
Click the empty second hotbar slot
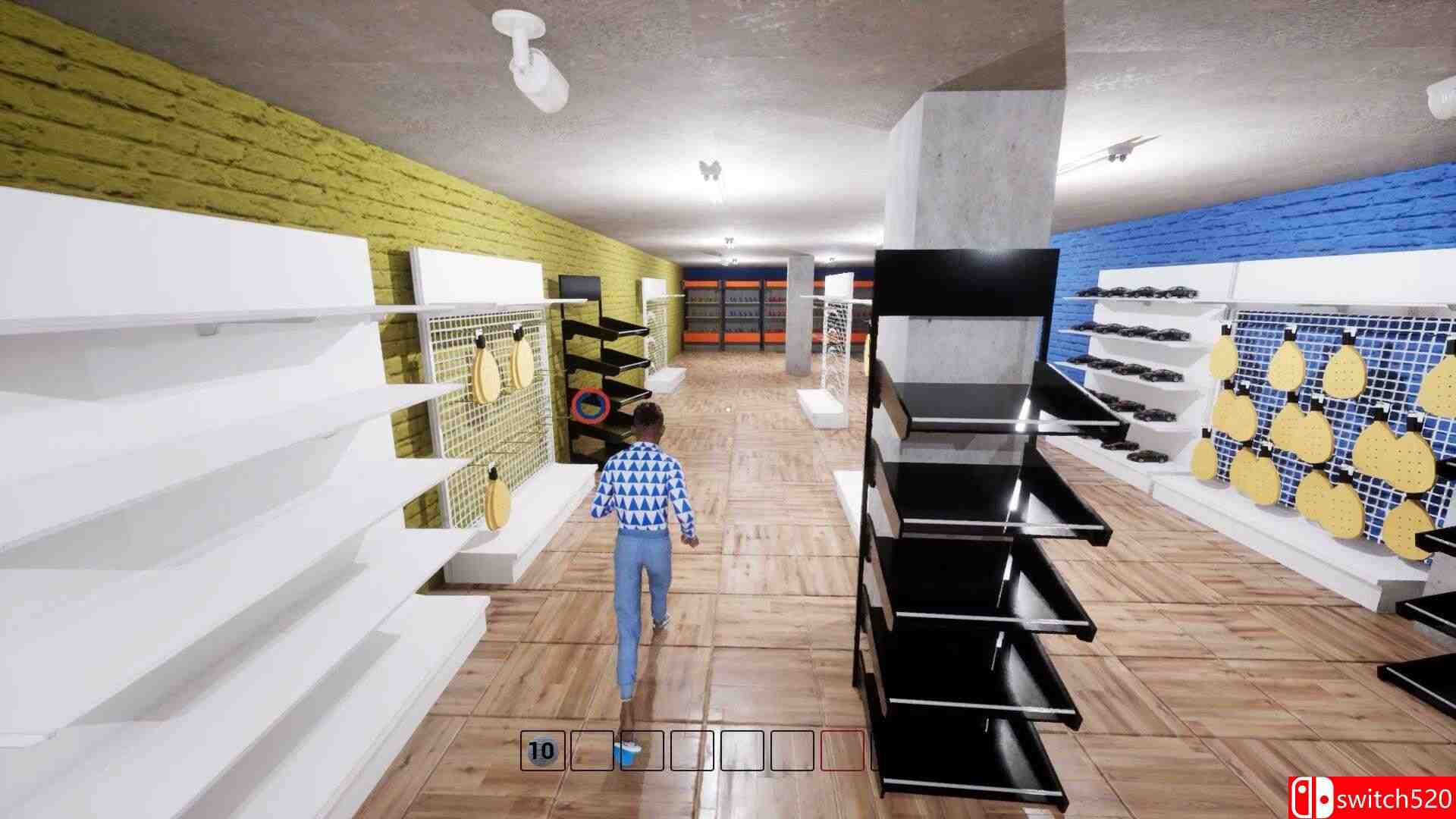pos(592,751)
